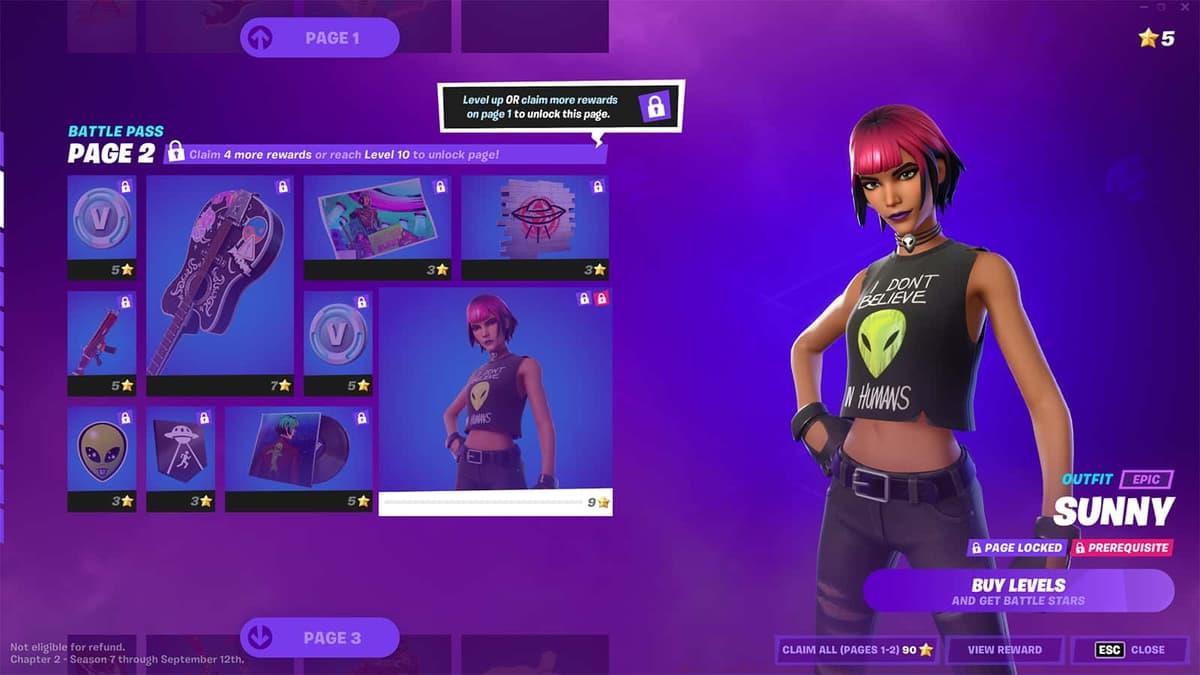Advance to Page 3
This screenshot has width=1200, height=675.
[x=319, y=637]
